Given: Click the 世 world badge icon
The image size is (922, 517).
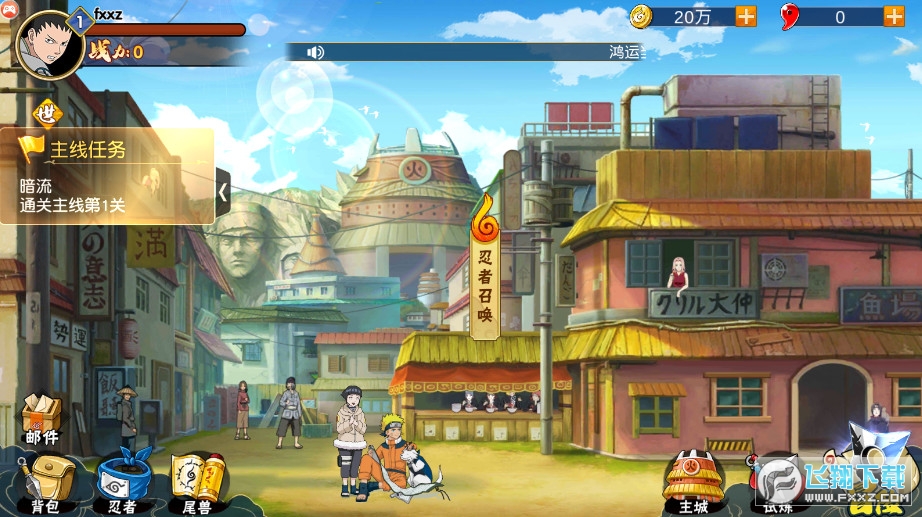Looking at the screenshot, I should [x=47, y=113].
